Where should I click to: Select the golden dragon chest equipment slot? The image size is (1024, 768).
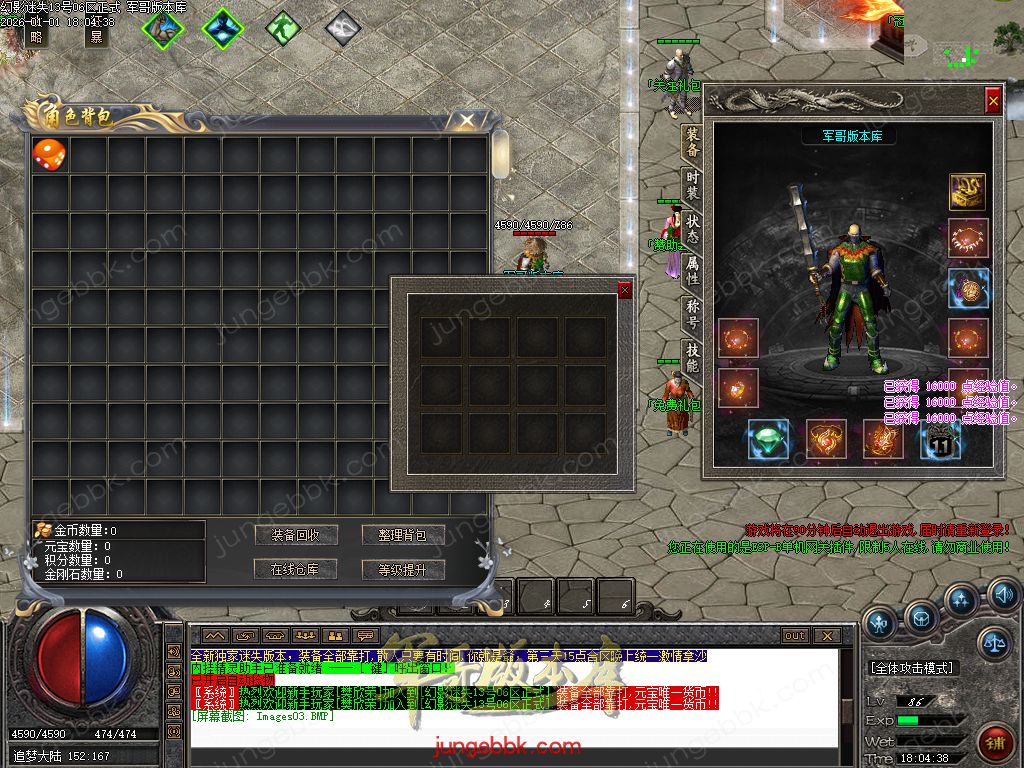point(967,192)
